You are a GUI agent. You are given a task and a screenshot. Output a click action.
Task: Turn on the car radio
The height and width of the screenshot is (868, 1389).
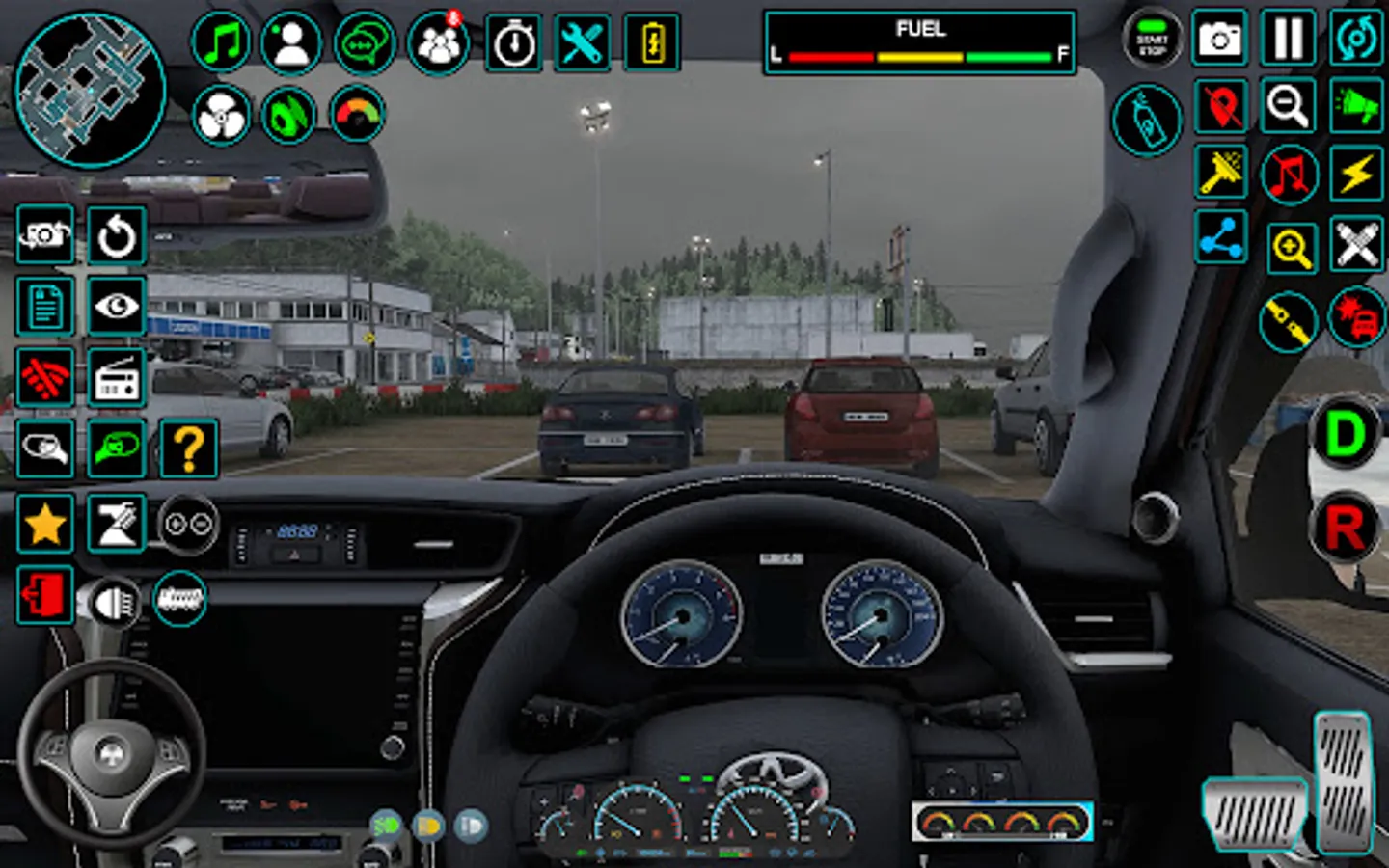tap(117, 377)
